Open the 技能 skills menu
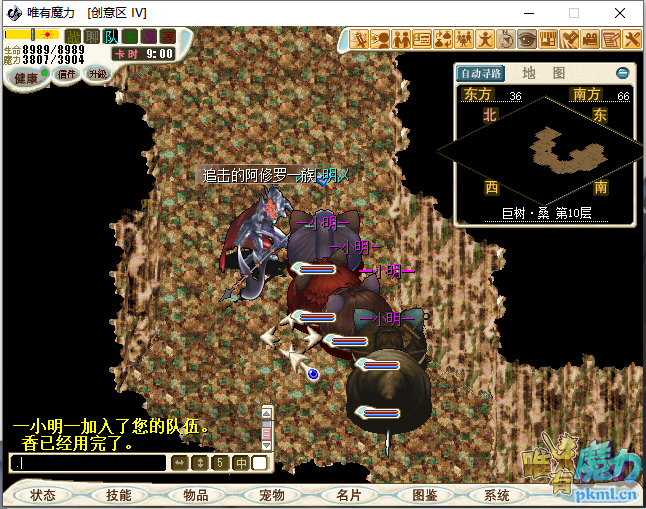This screenshot has width=646, height=509. 118,495
